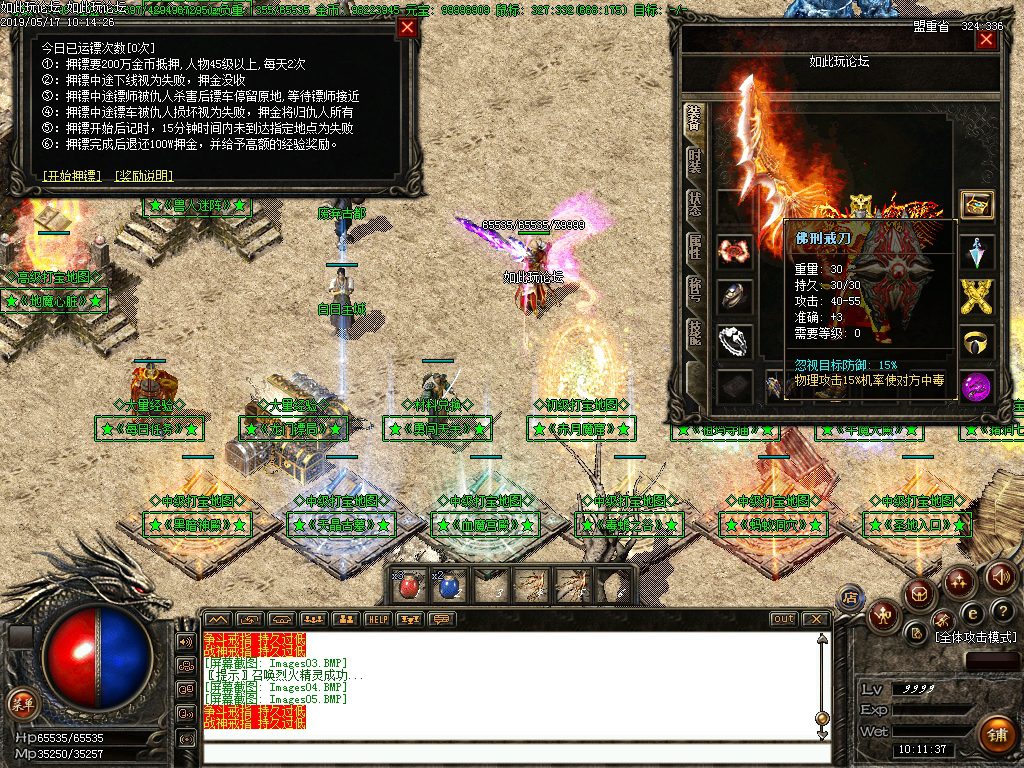Image resolution: width=1024 pixels, height=768 pixels.
Task: Click the 开始押镖 start escort link
Action: pyautogui.click(x=72, y=176)
